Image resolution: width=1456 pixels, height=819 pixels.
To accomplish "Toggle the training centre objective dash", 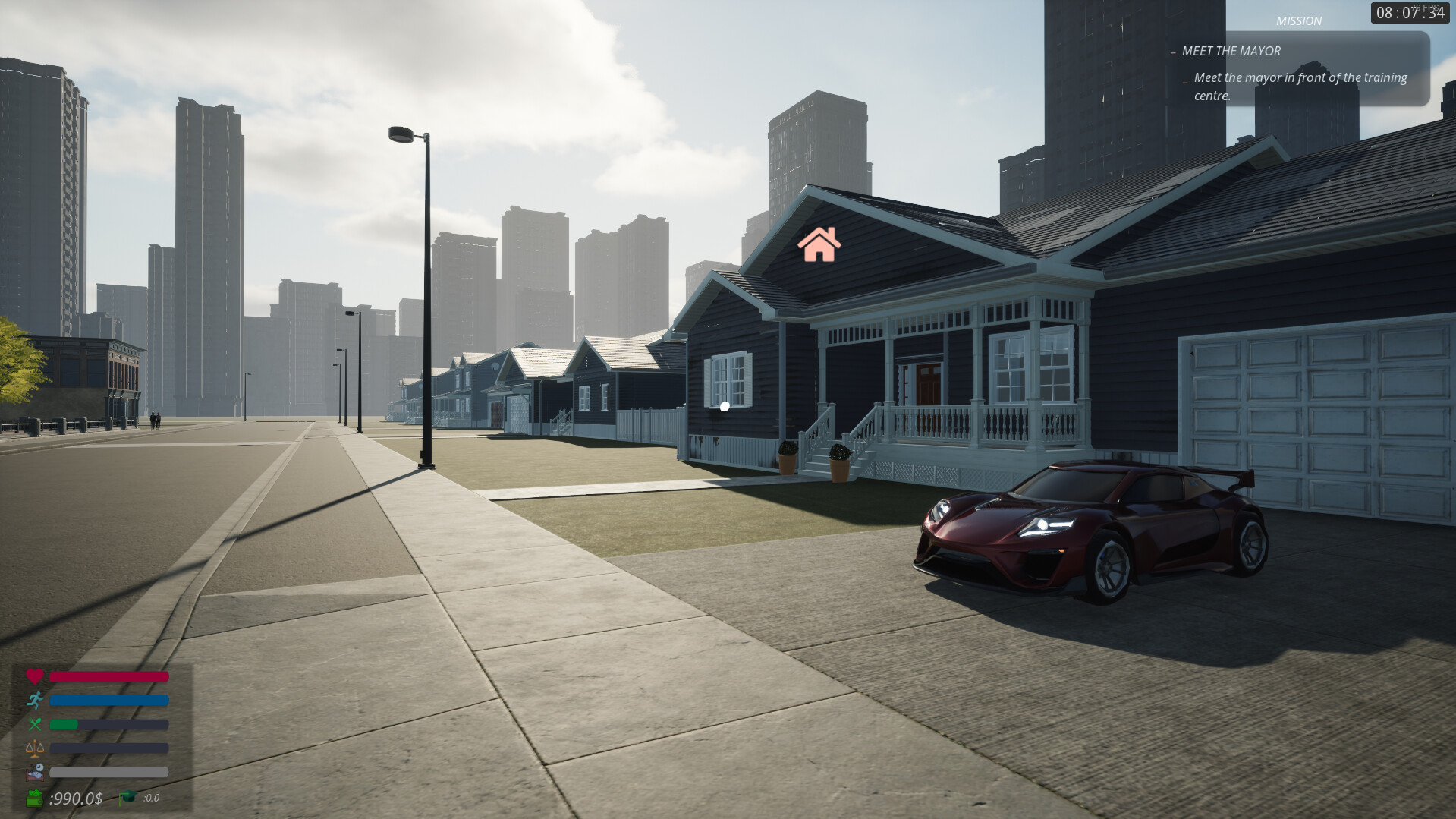I will tap(1186, 81).
